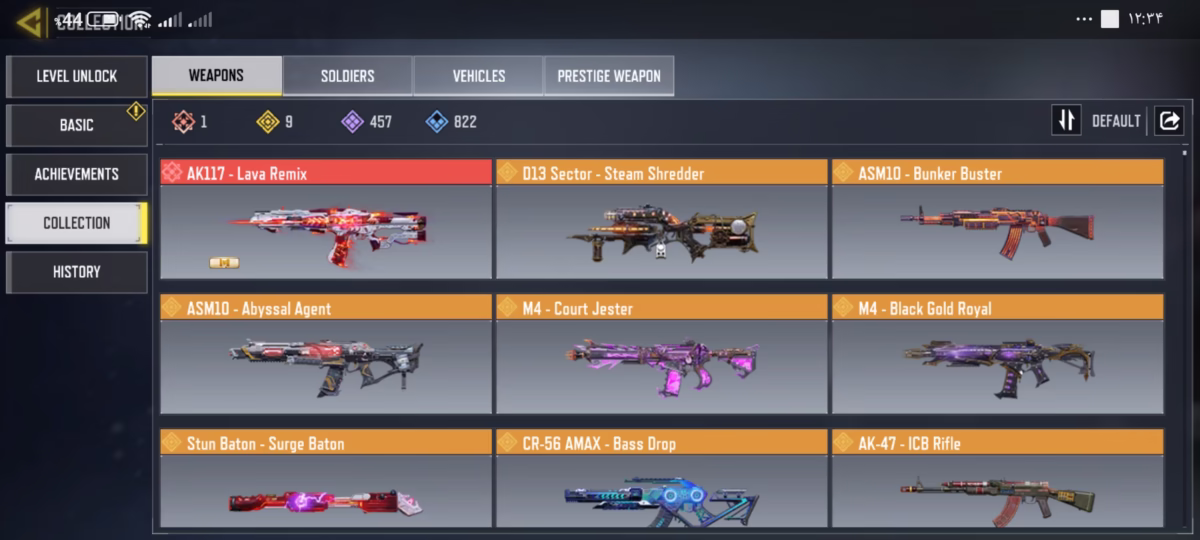Switch to the Soldiers tab

click(347, 76)
